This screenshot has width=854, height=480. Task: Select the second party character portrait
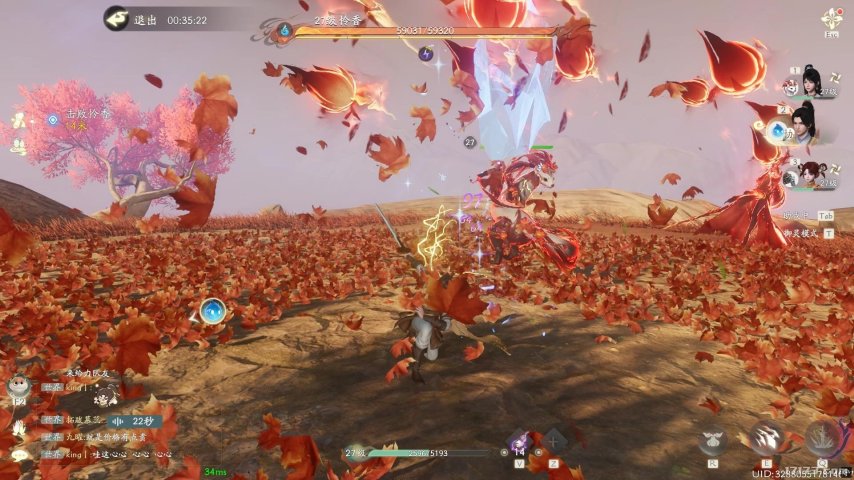[x=803, y=124]
